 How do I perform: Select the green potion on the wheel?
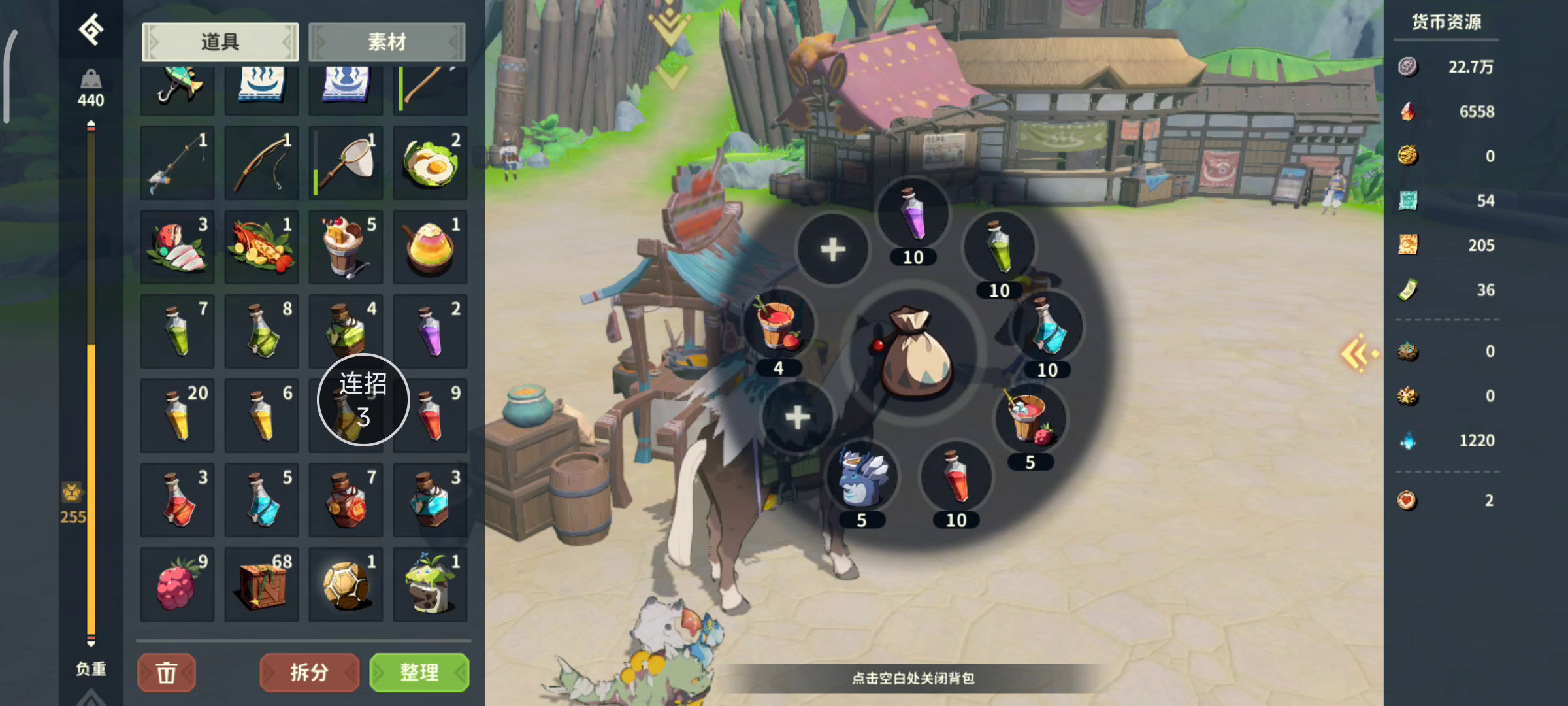coord(999,247)
